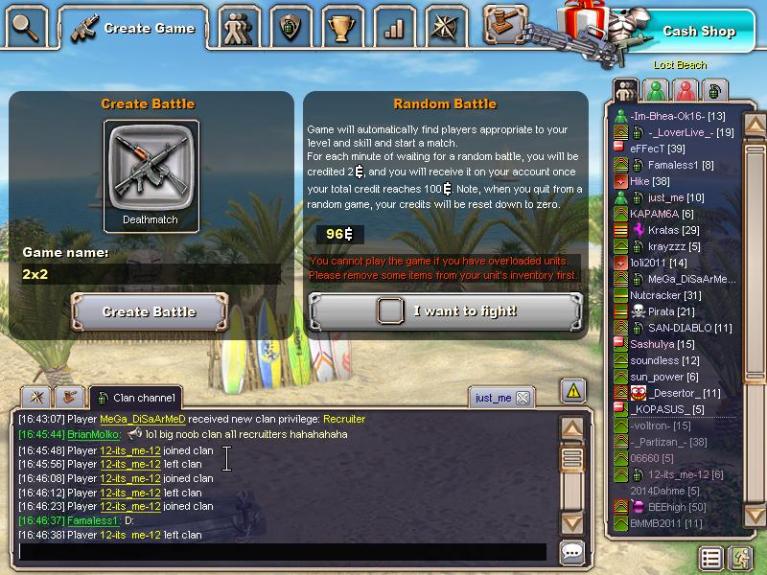Screen dimensions: 767x575
Task: Choose the Deathmatch game mode tile
Action: tap(151, 177)
